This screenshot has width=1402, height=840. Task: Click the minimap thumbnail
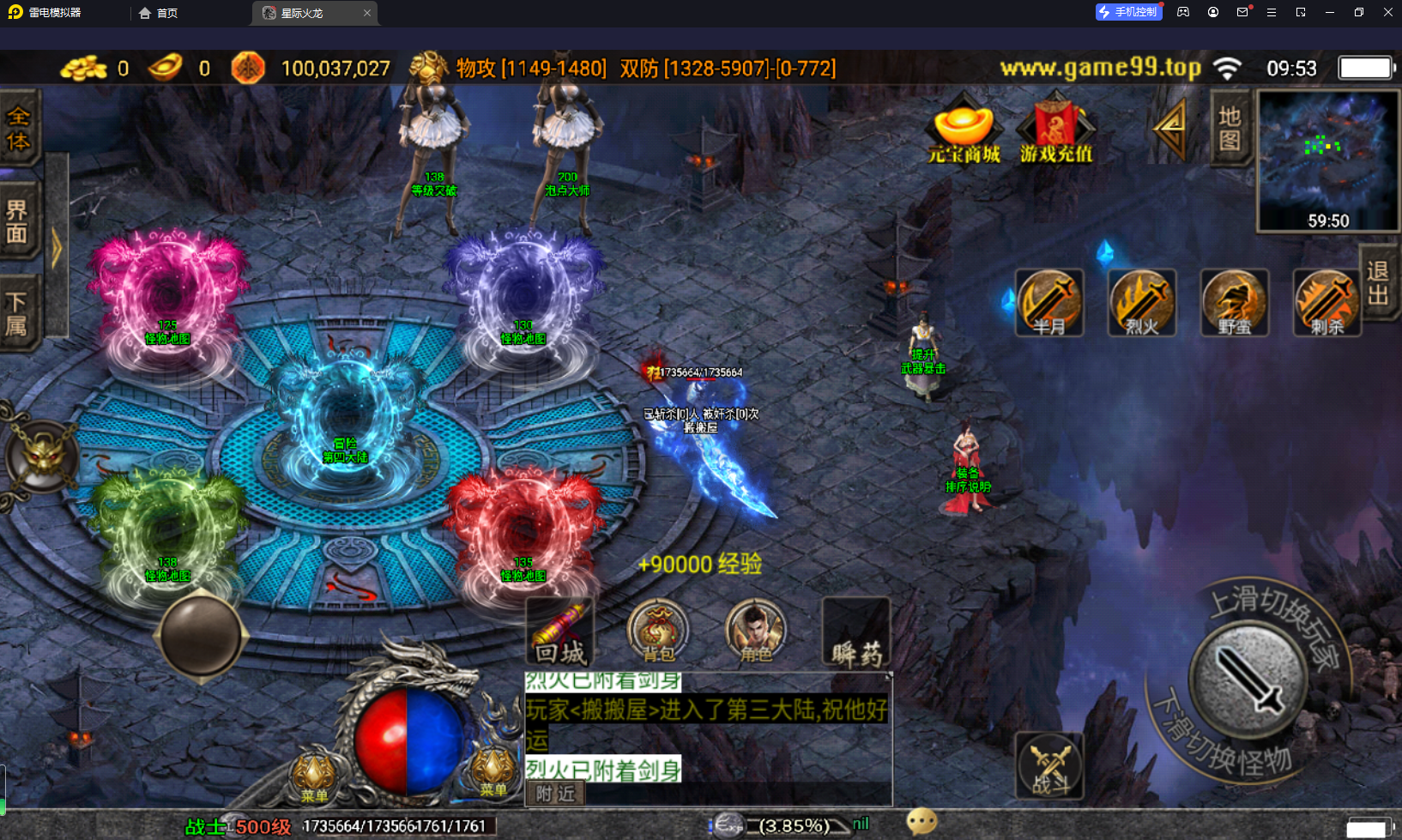1327,160
